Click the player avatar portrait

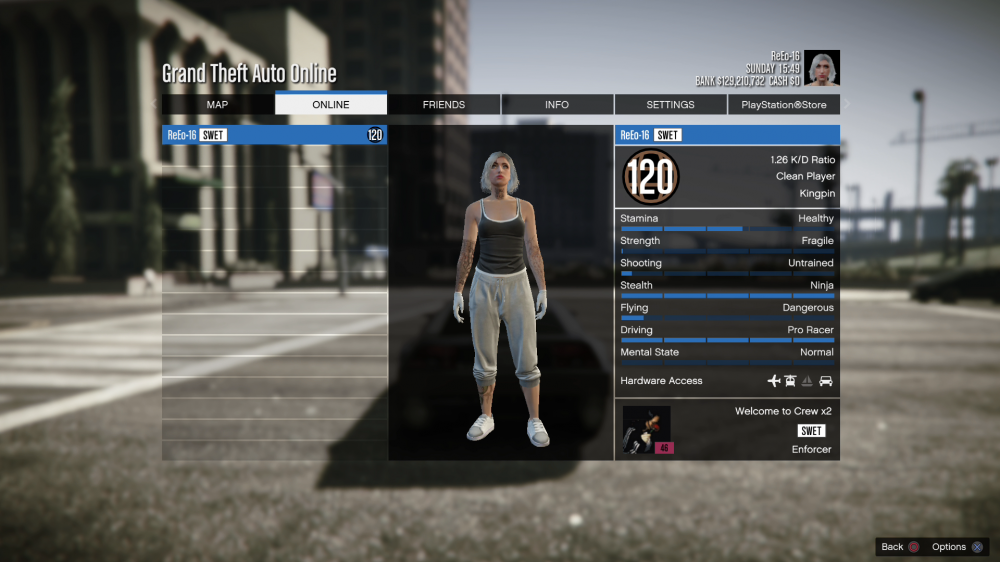[822, 68]
